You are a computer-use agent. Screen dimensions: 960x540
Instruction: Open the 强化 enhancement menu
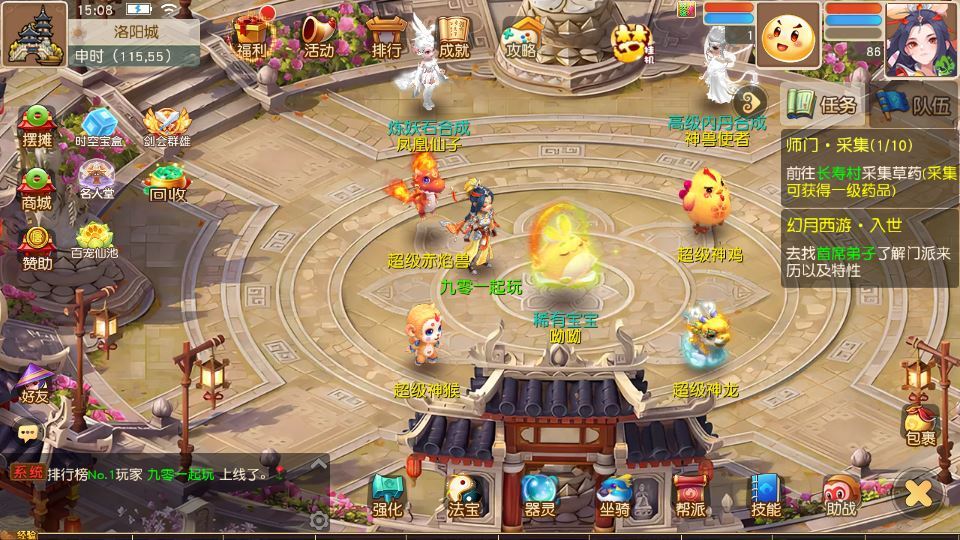tap(387, 496)
